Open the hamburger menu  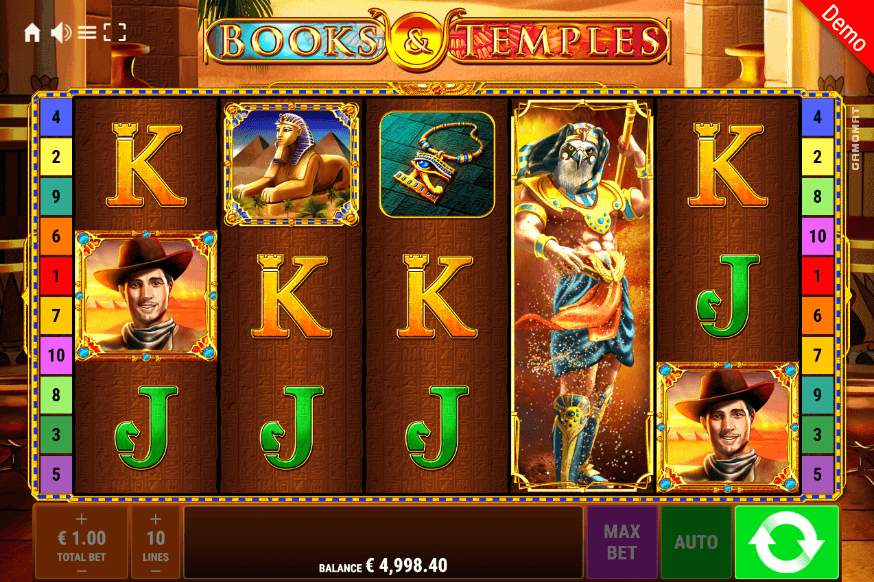pyautogui.click(x=87, y=33)
